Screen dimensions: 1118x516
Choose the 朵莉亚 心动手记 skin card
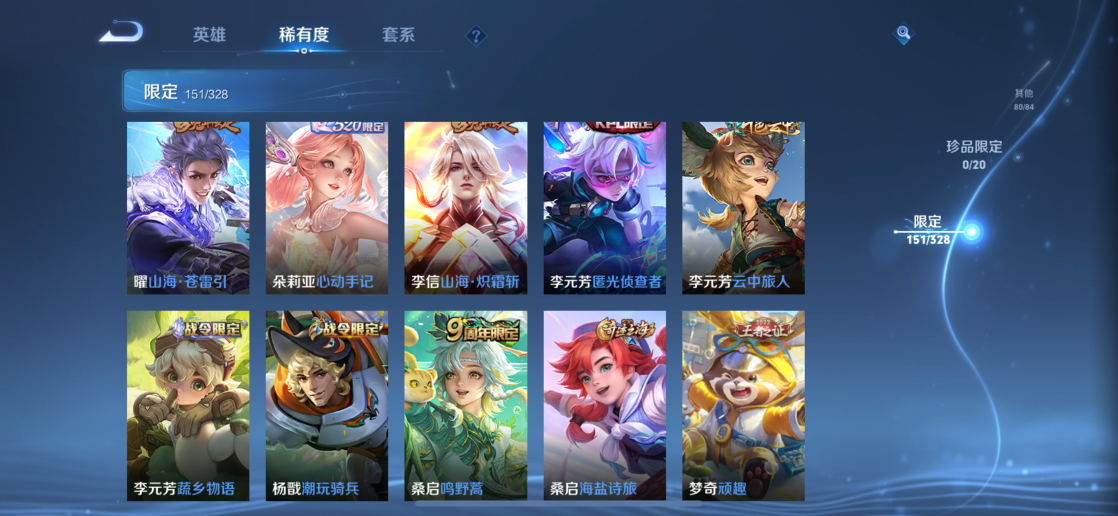[x=326, y=208]
